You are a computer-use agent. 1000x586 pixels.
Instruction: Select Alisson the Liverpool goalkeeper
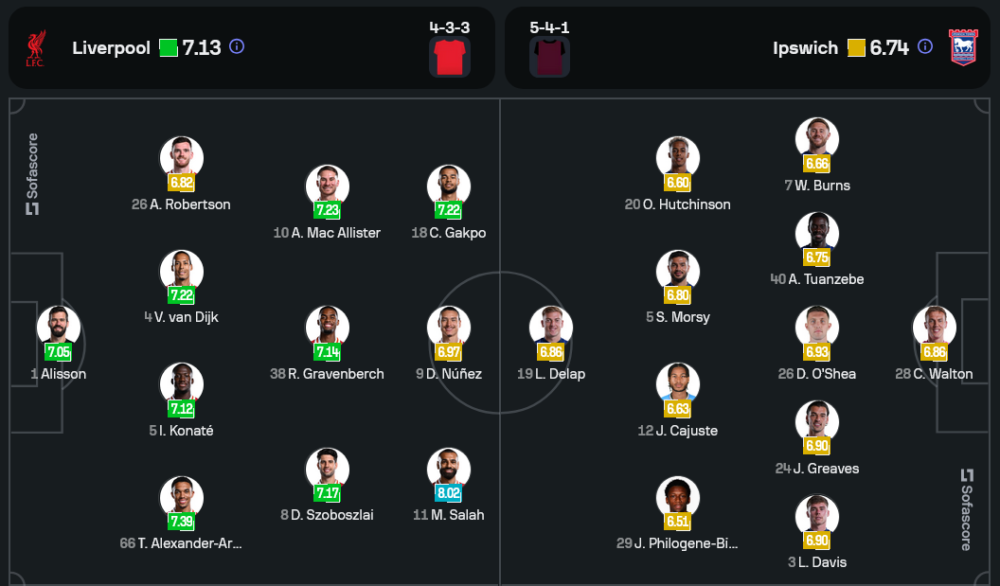coord(58,328)
